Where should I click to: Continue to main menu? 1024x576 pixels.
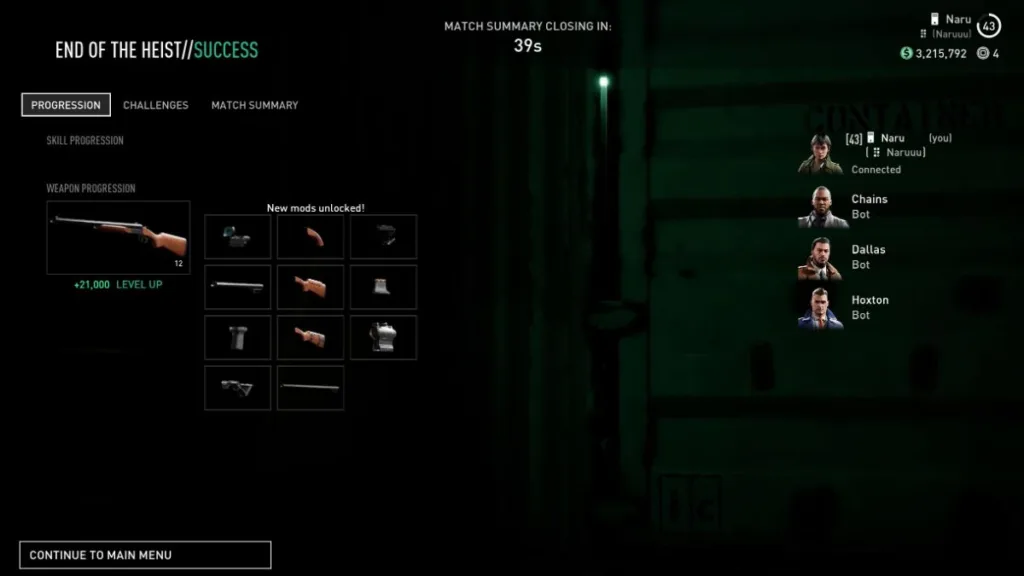145,555
